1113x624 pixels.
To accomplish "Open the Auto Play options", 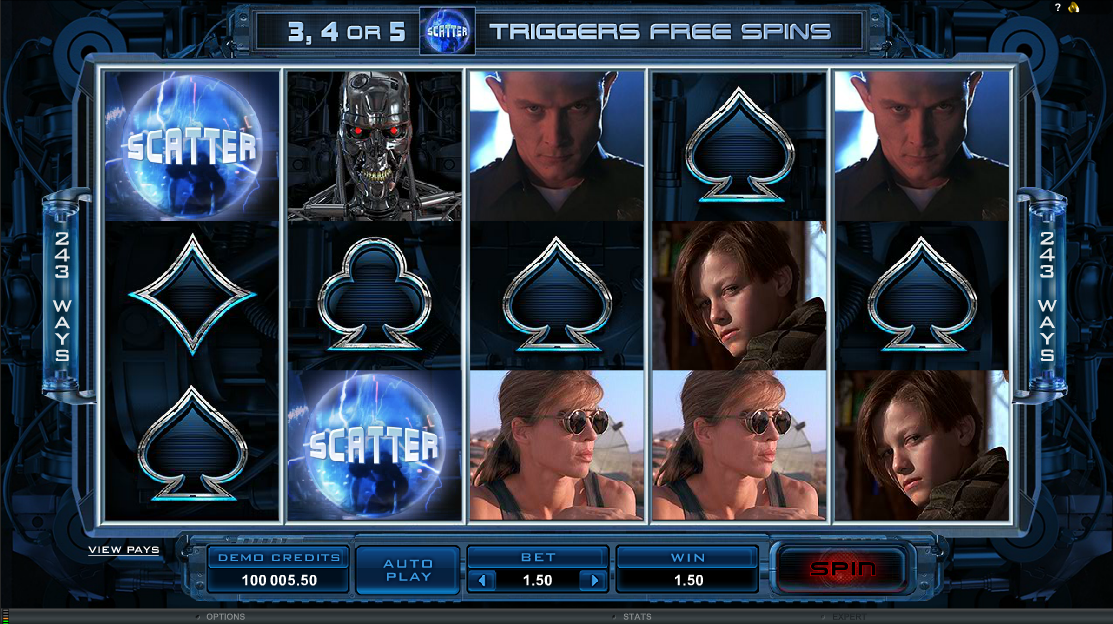I will pos(408,570).
